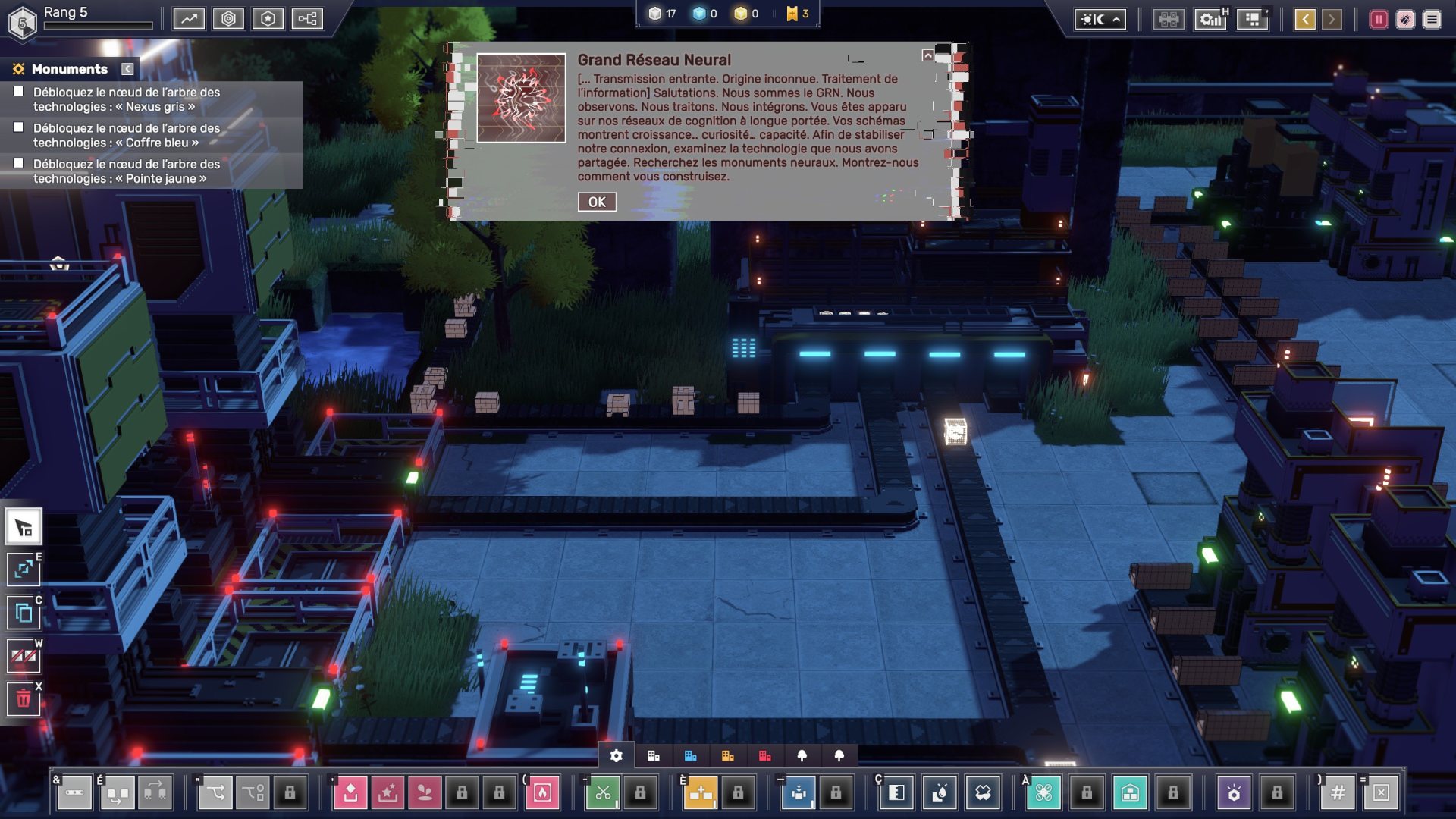Collapse the Monuments objectives panel
This screenshot has width=1456, height=819.
point(127,69)
